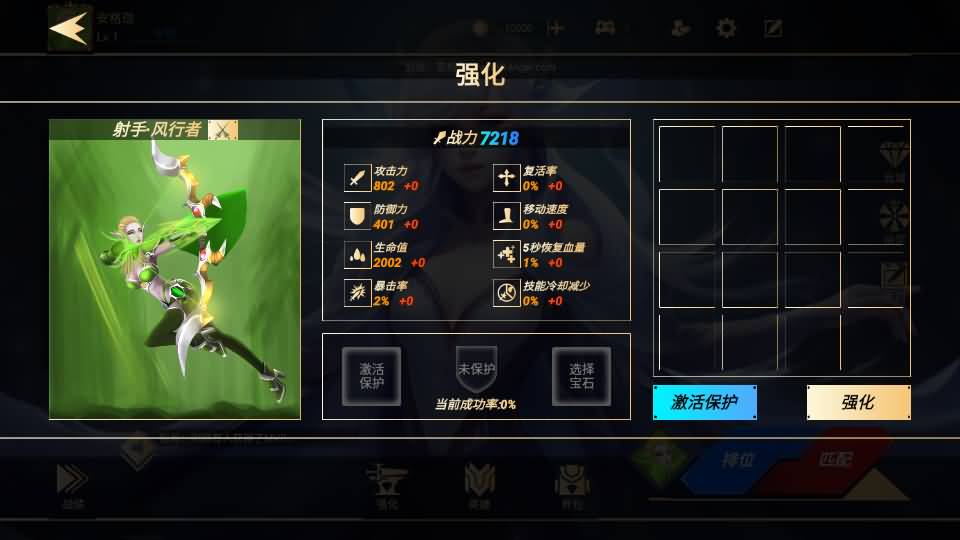
Task: Click the cyan 激活保护 button
Action: (704, 402)
